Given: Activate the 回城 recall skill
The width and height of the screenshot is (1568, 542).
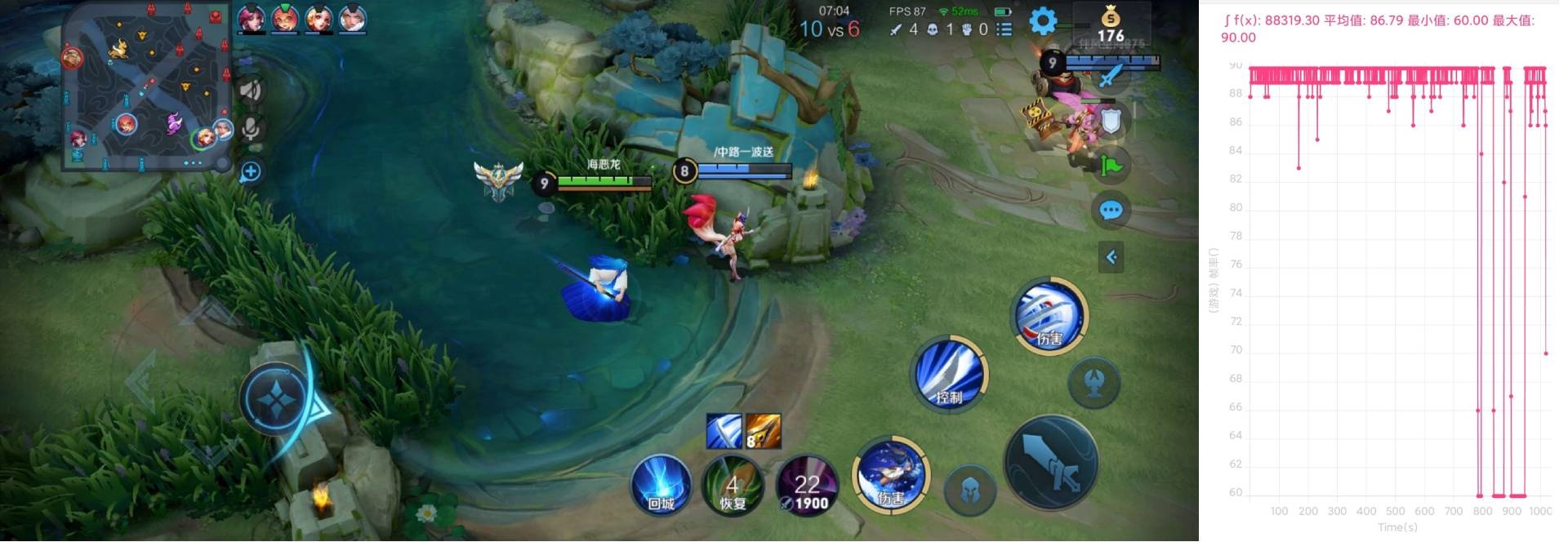Looking at the screenshot, I should point(661,484).
